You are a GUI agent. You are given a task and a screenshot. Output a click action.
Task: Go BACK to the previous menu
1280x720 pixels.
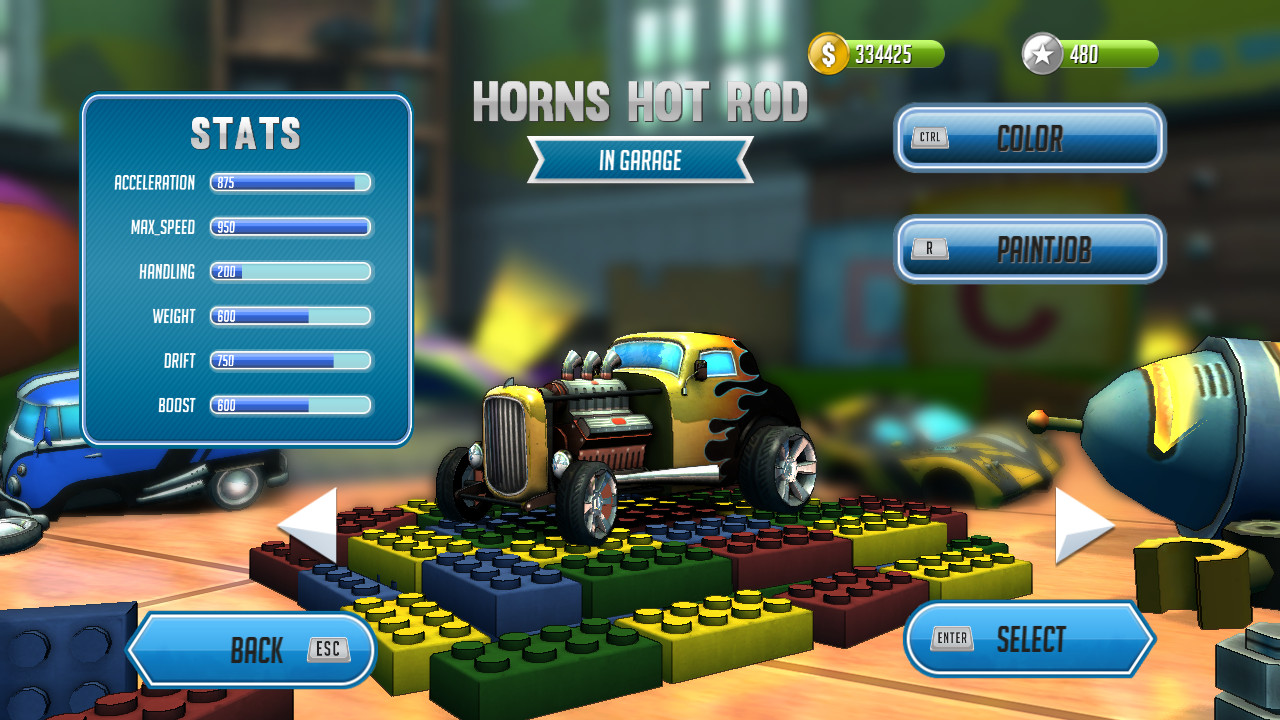[252, 649]
